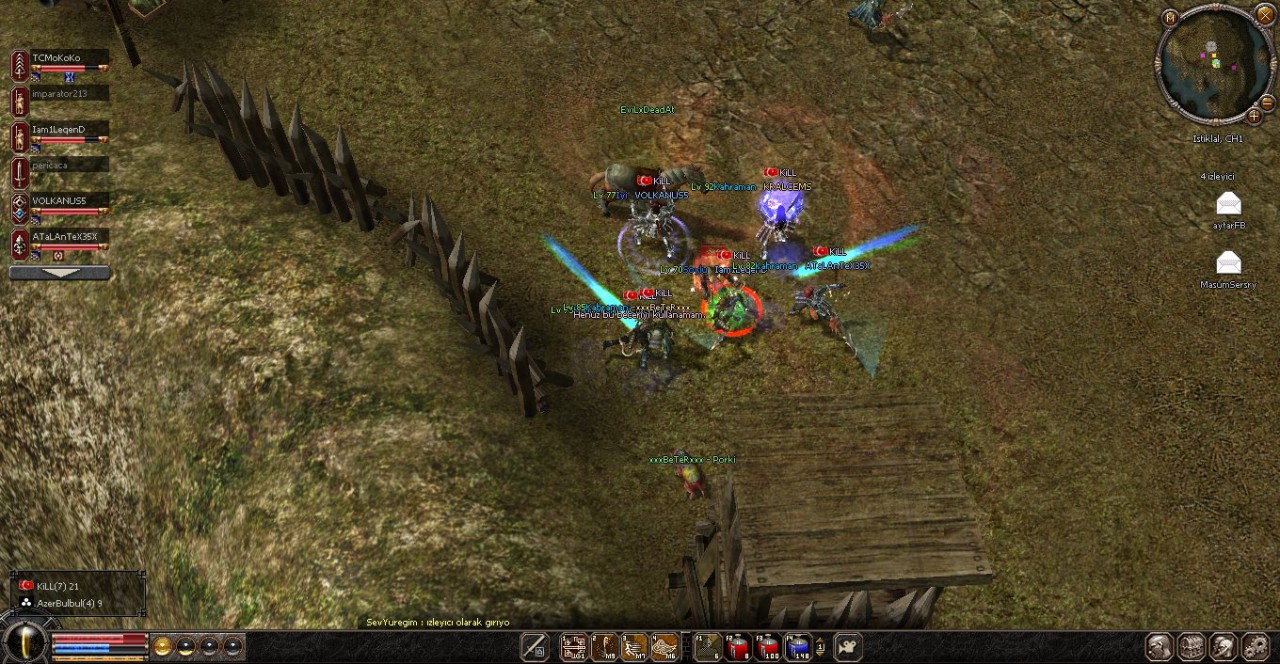
Task: Select party member imparator213
Action: [x=59, y=94]
